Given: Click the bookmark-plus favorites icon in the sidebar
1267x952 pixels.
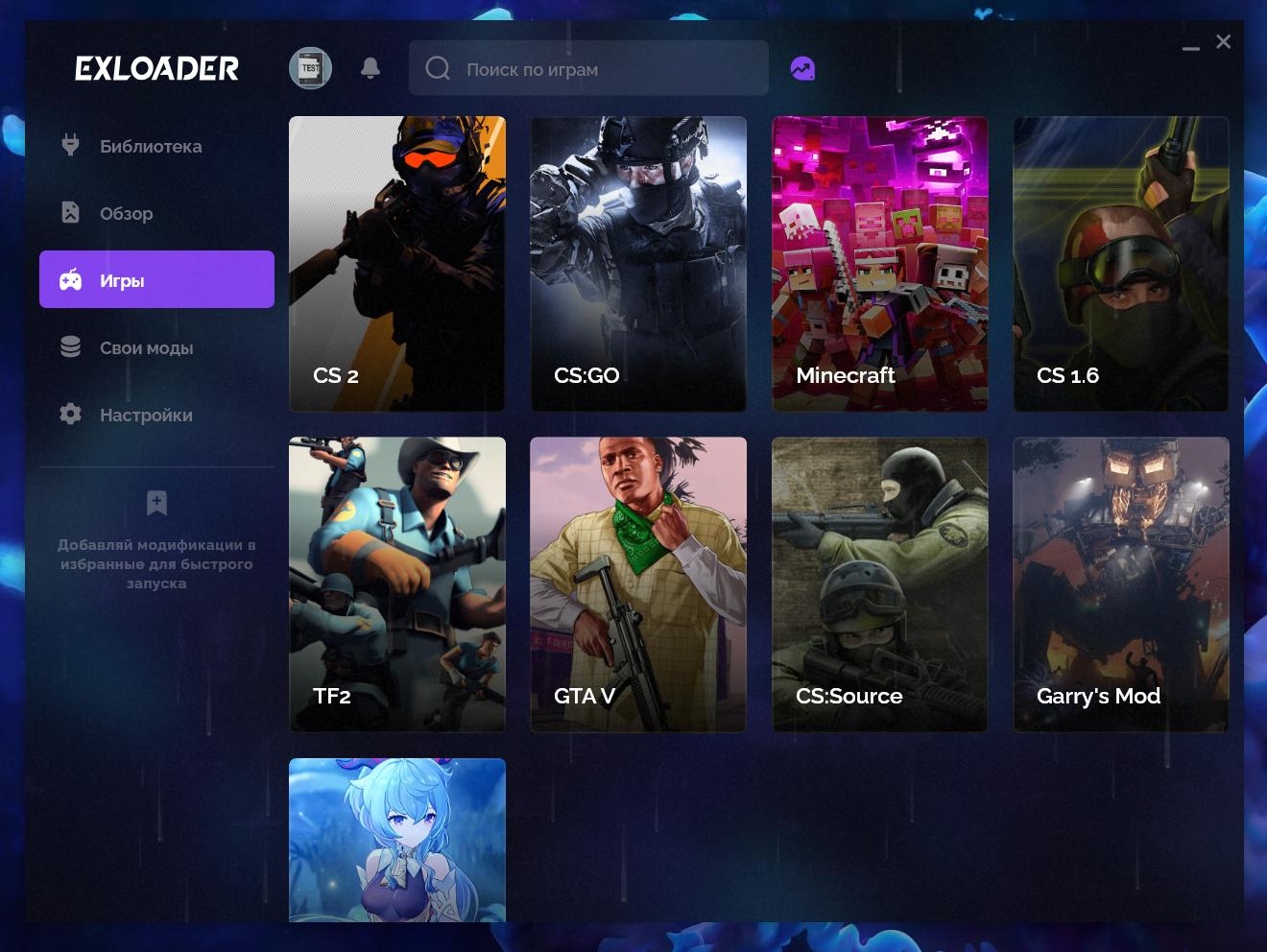Looking at the screenshot, I should (156, 502).
